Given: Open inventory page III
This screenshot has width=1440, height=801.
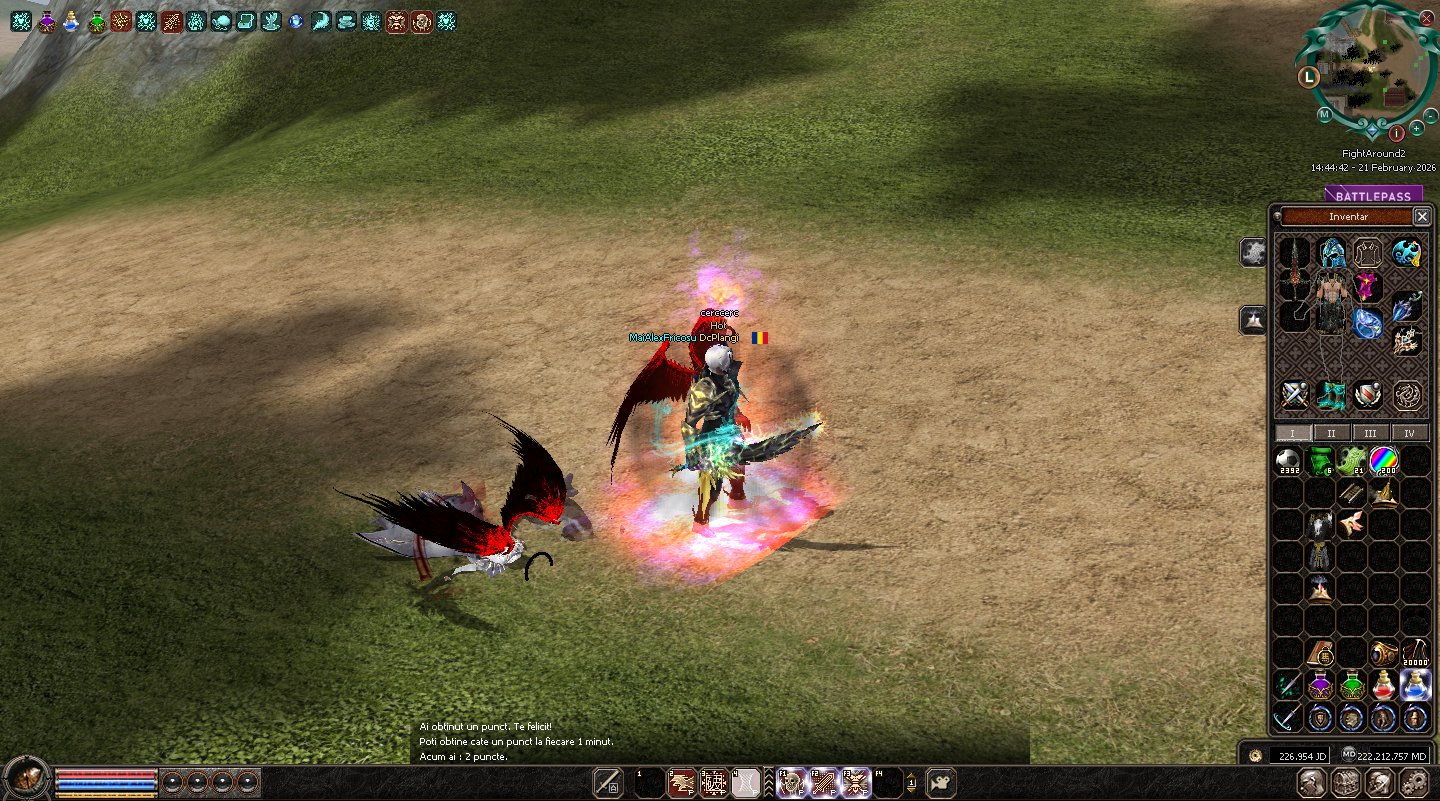Looking at the screenshot, I should tap(1370, 433).
